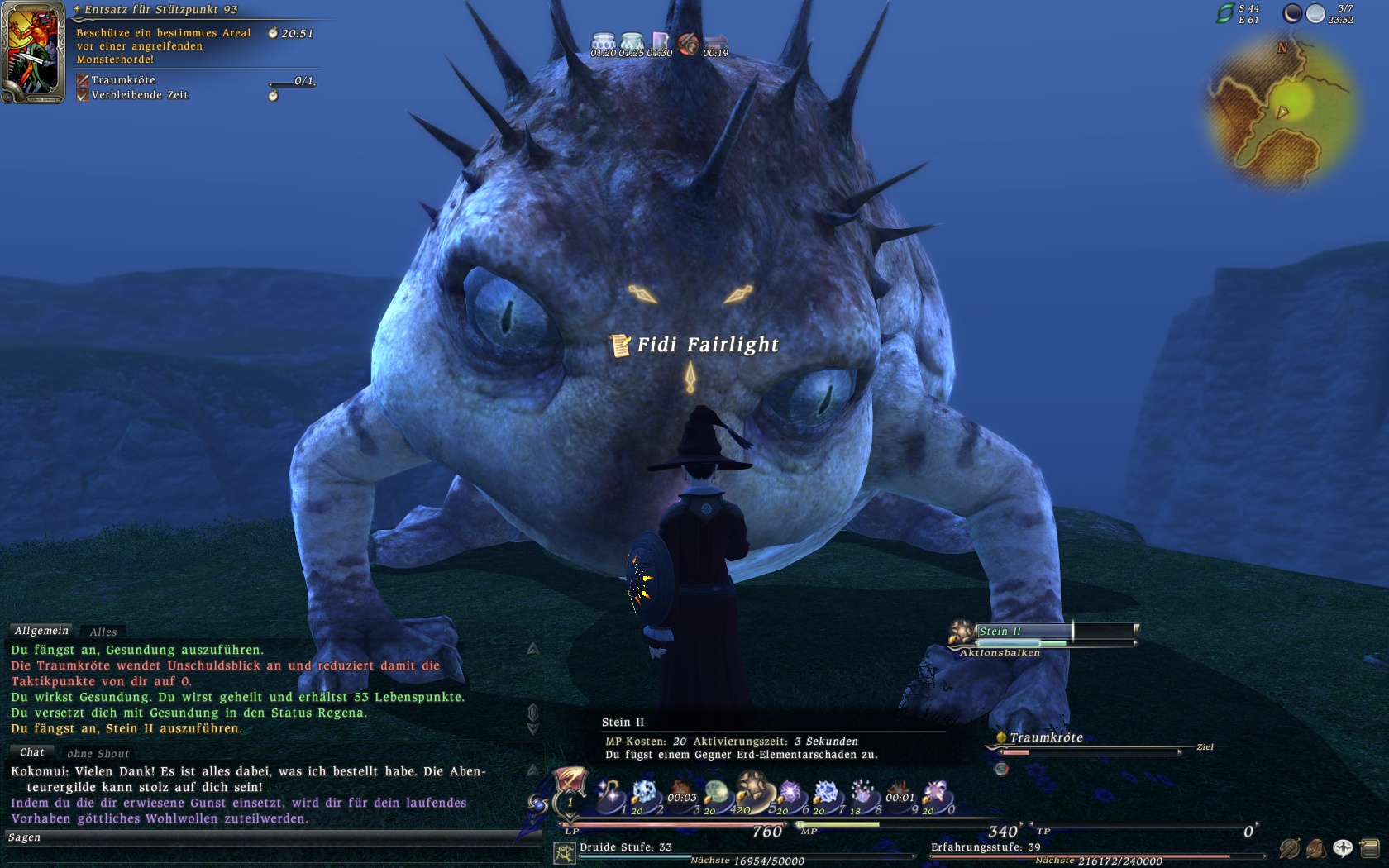1389x868 pixels.
Task: Open the leather bag inventory icon
Action: (x=1315, y=848)
